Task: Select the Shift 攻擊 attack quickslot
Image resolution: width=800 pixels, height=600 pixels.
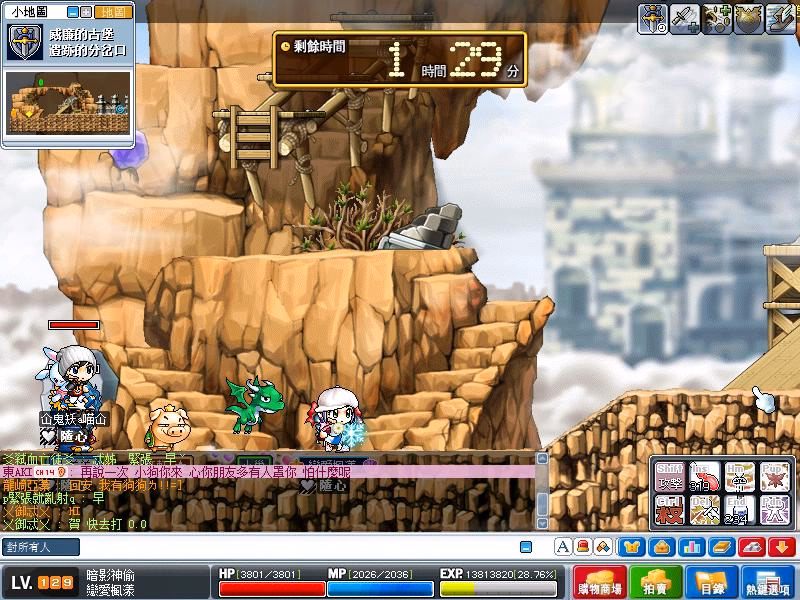Action: 672,476
